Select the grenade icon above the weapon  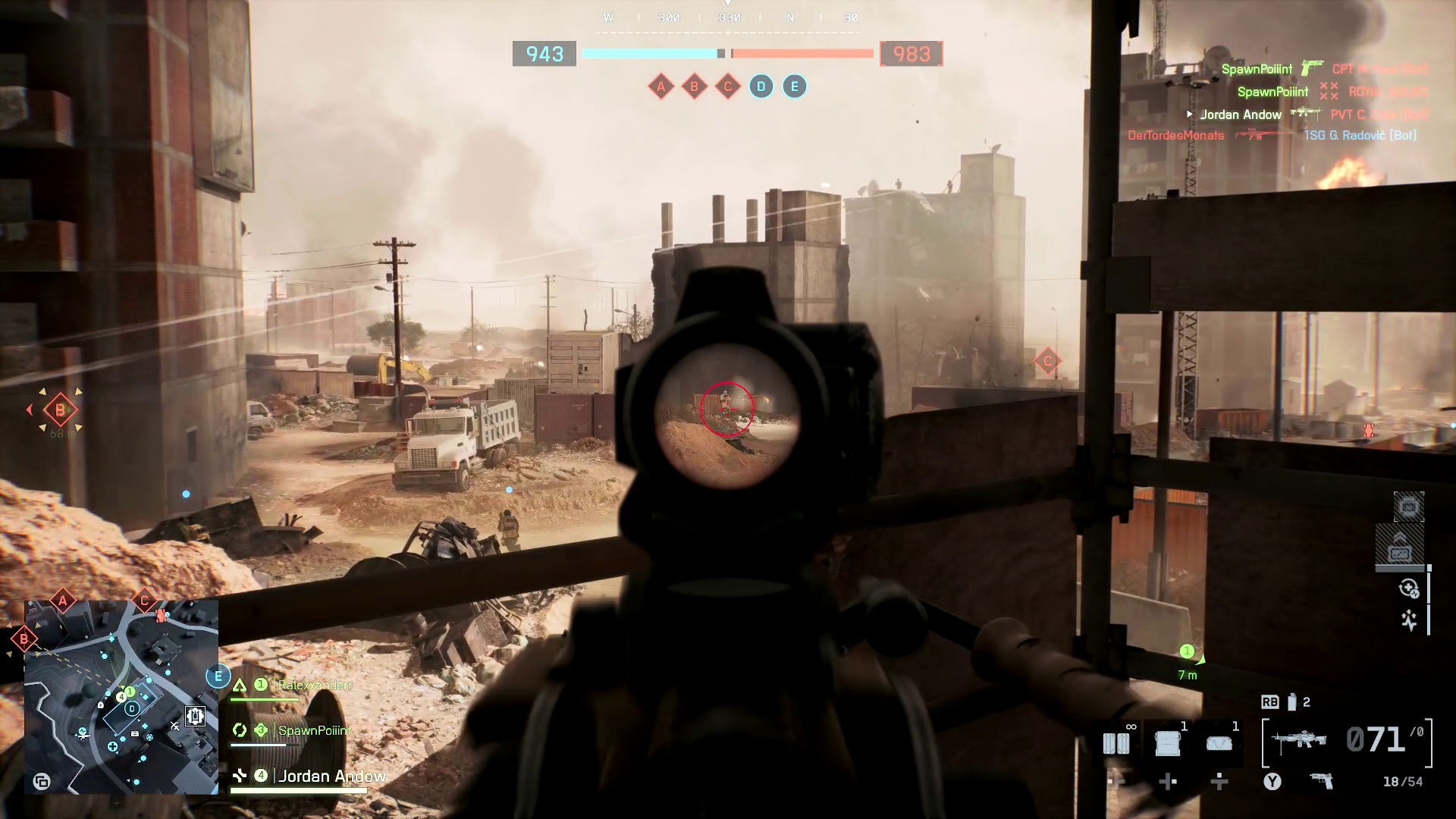pos(1291,702)
